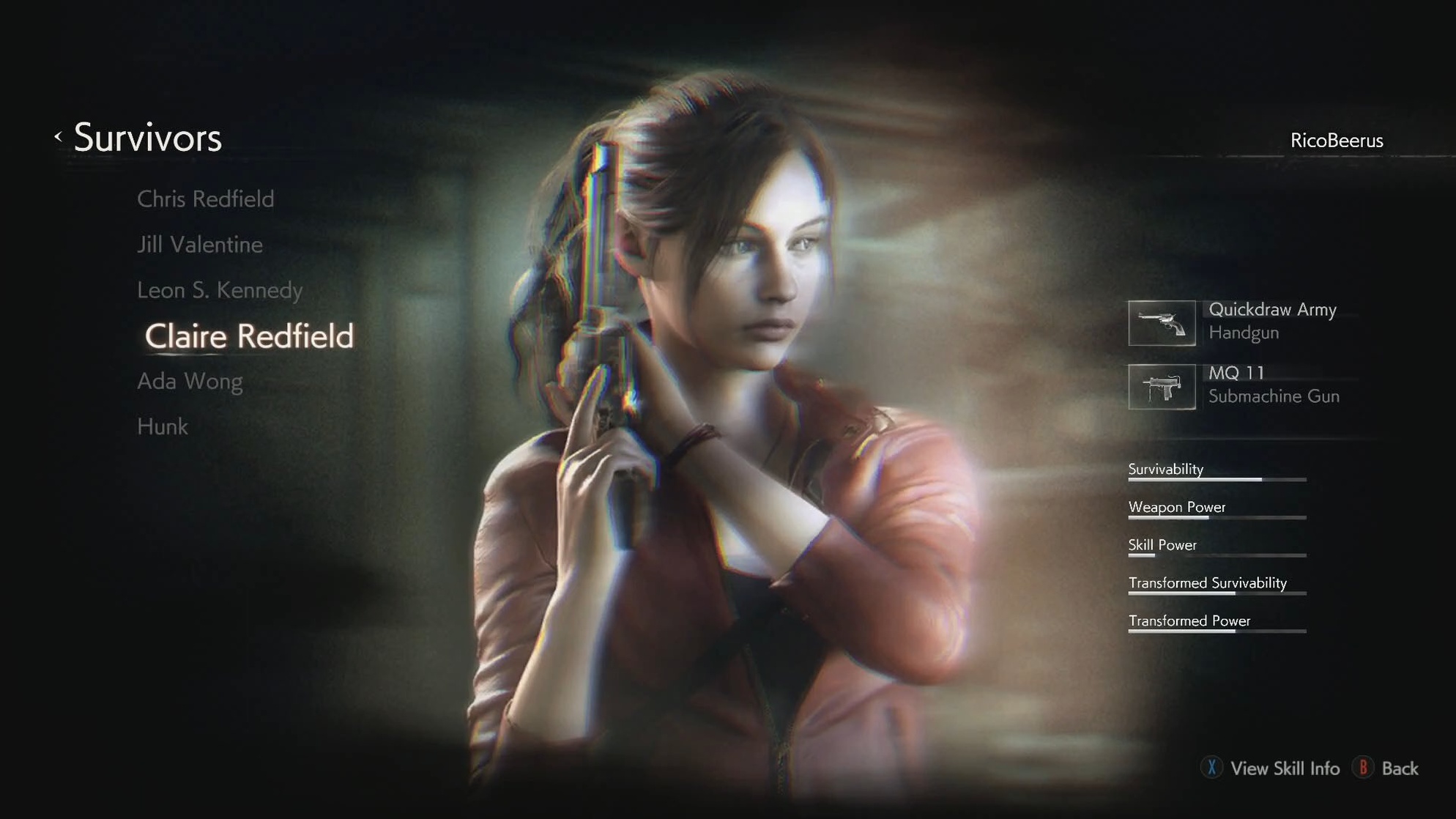Click the Transformed Survivability bar
The width and height of the screenshot is (1456, 819).
[x=1216, y=593]
